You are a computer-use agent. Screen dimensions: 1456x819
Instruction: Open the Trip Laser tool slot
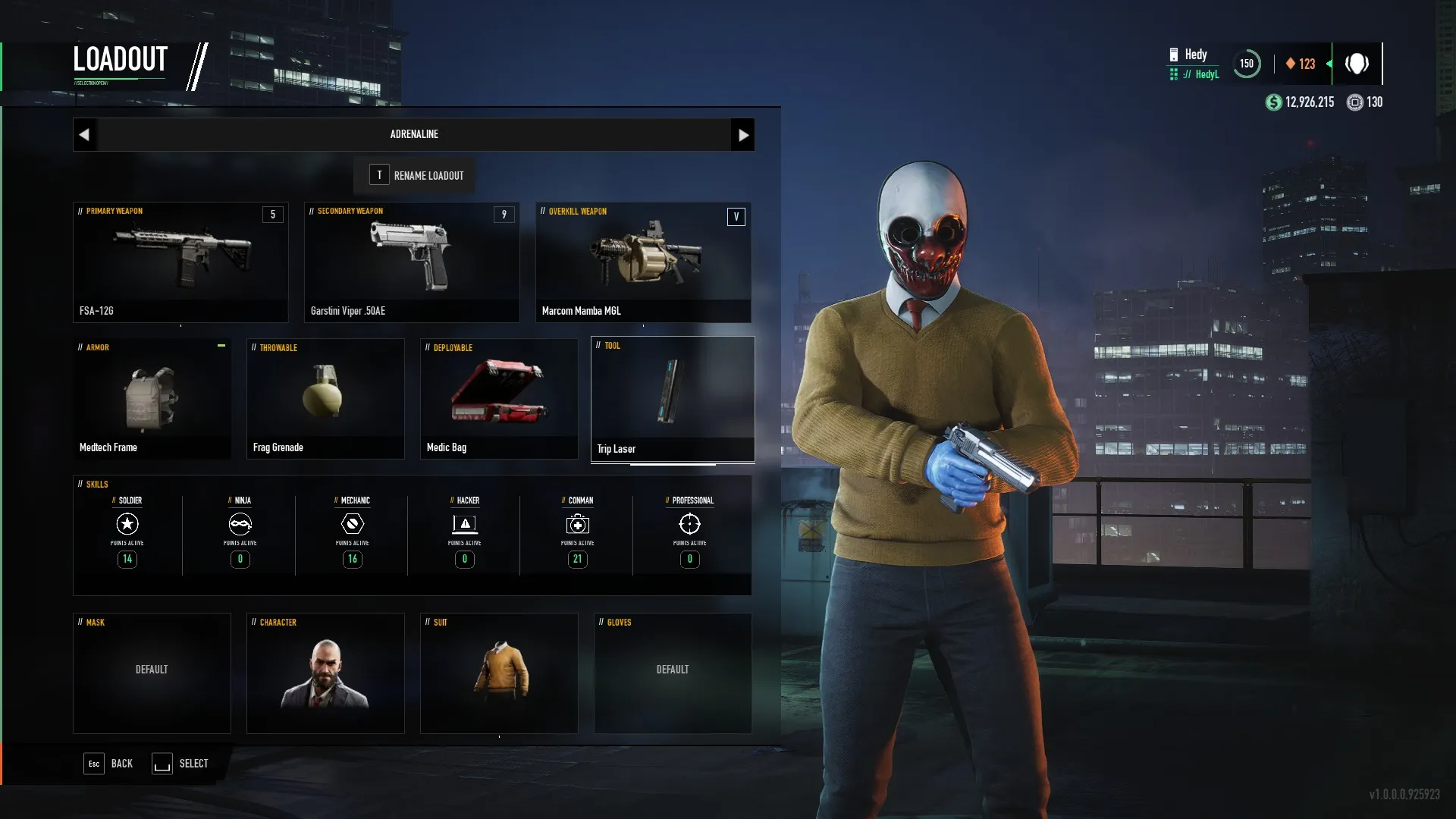point(673,399)
